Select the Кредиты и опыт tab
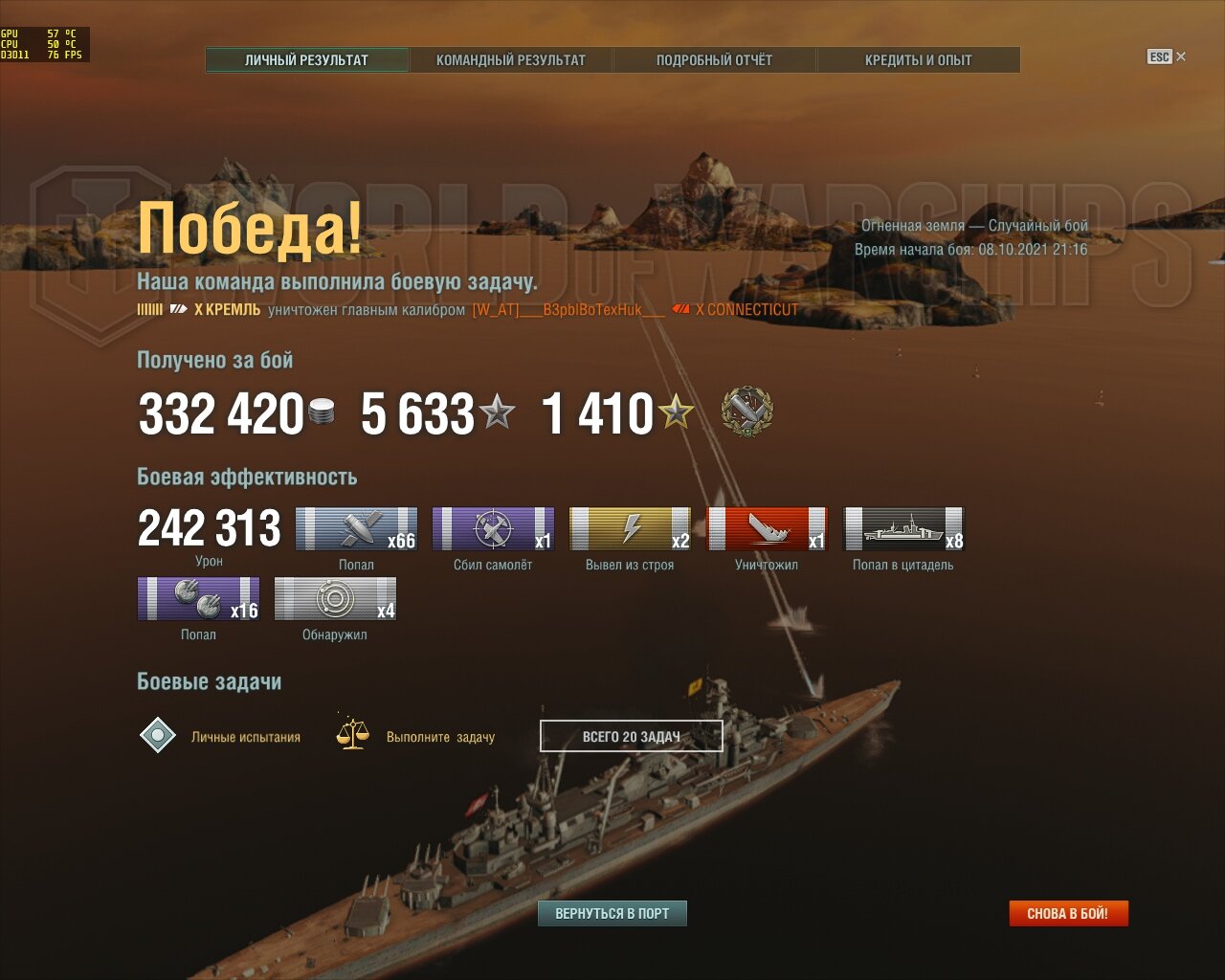 click(x=918, y=59)
